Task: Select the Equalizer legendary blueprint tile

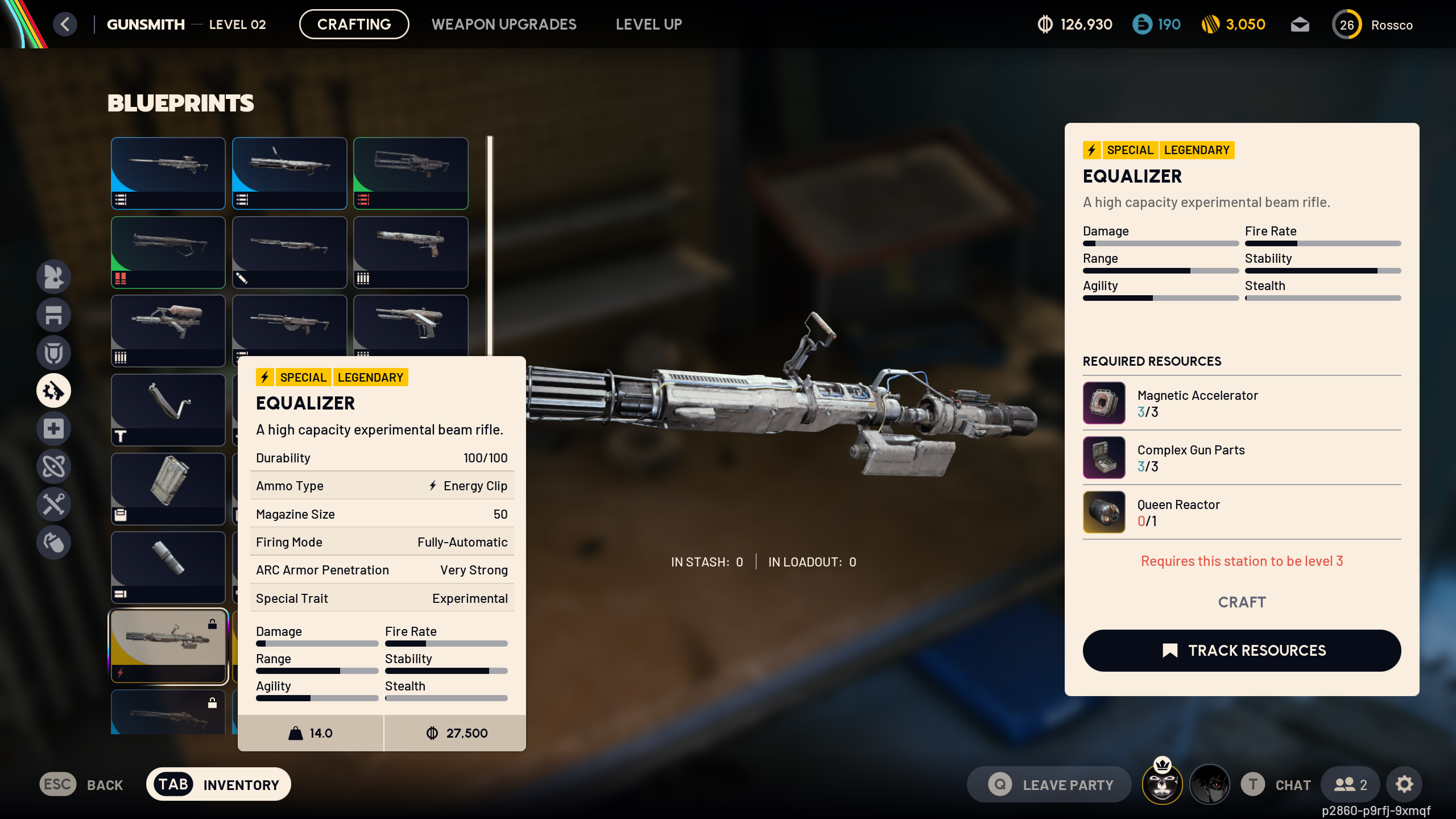Action: [x=168, y=646]
